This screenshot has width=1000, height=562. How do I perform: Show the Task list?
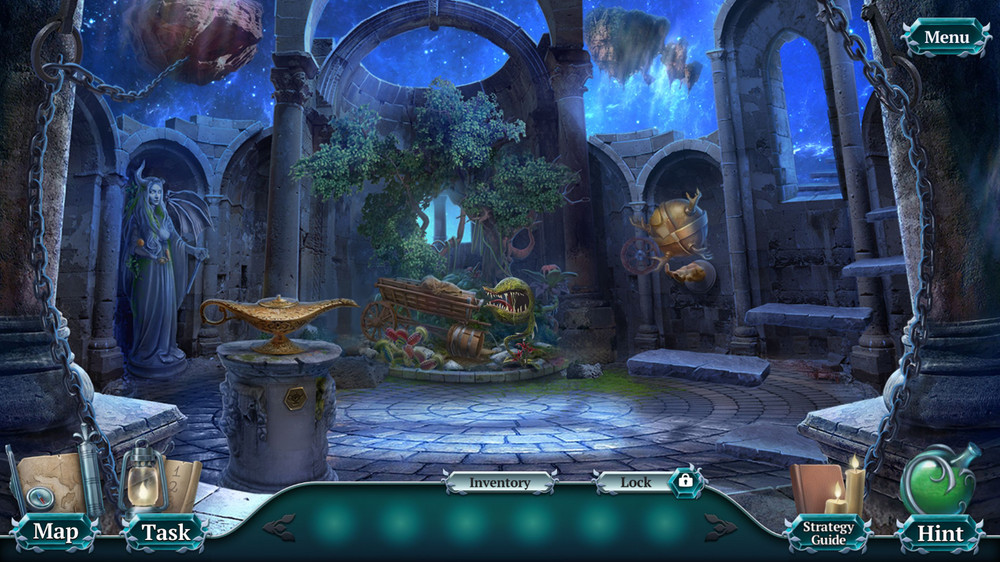click(x=165, y=532)
